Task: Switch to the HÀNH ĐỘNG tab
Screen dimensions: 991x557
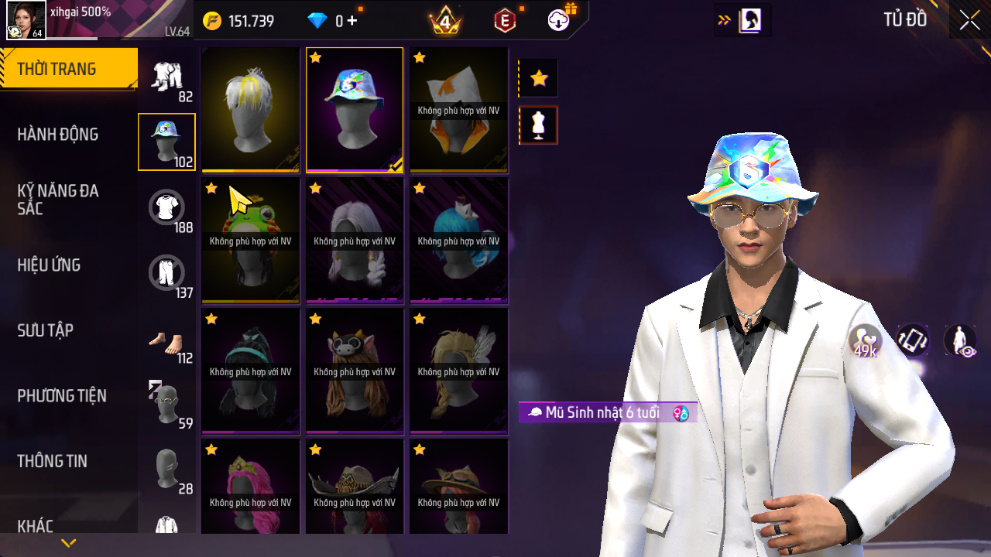Action: (58, 134)
